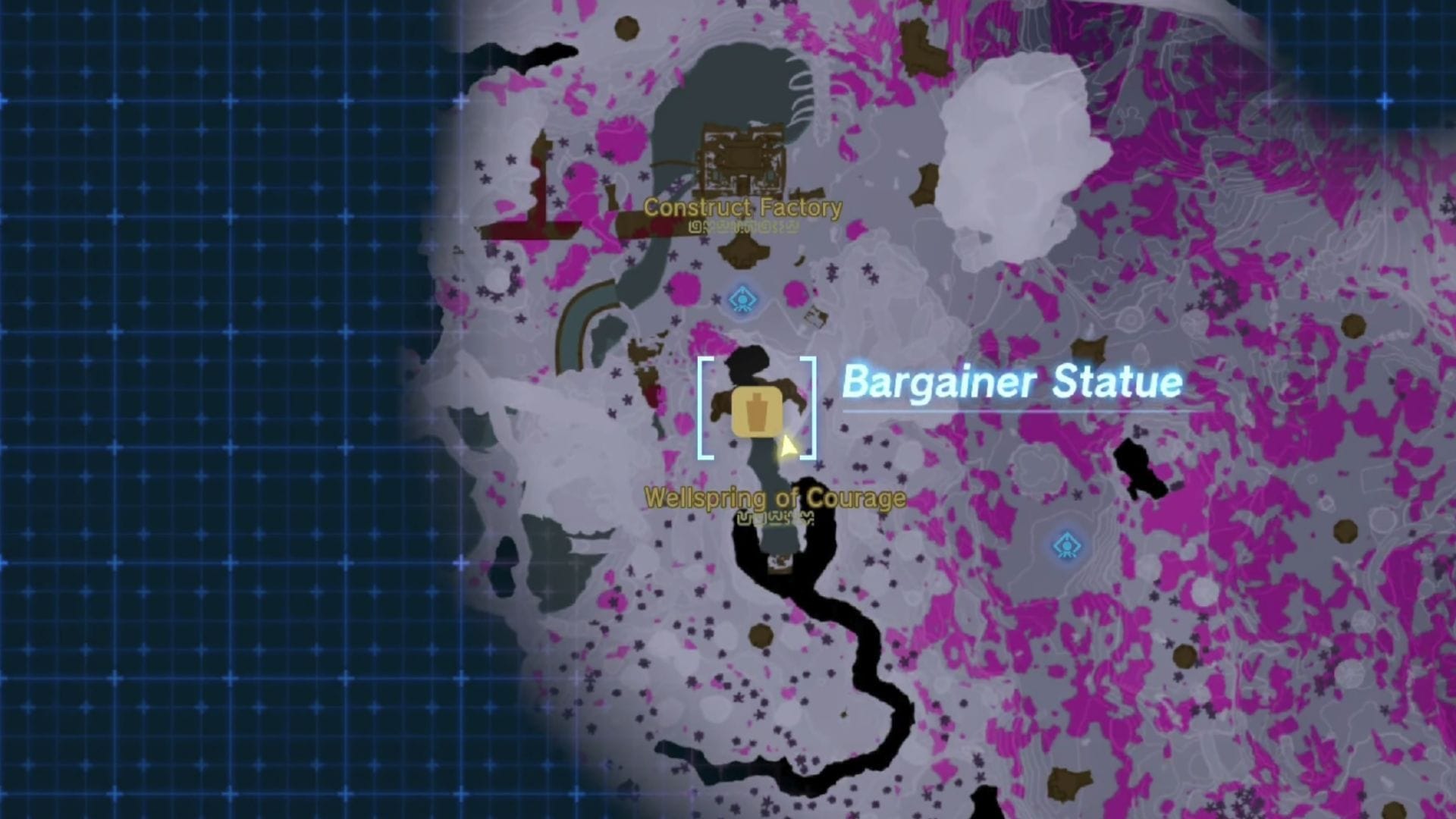Click the Construct Factory text label
The width and height of the screenshot is (1456, 819).
coord(742,207)
